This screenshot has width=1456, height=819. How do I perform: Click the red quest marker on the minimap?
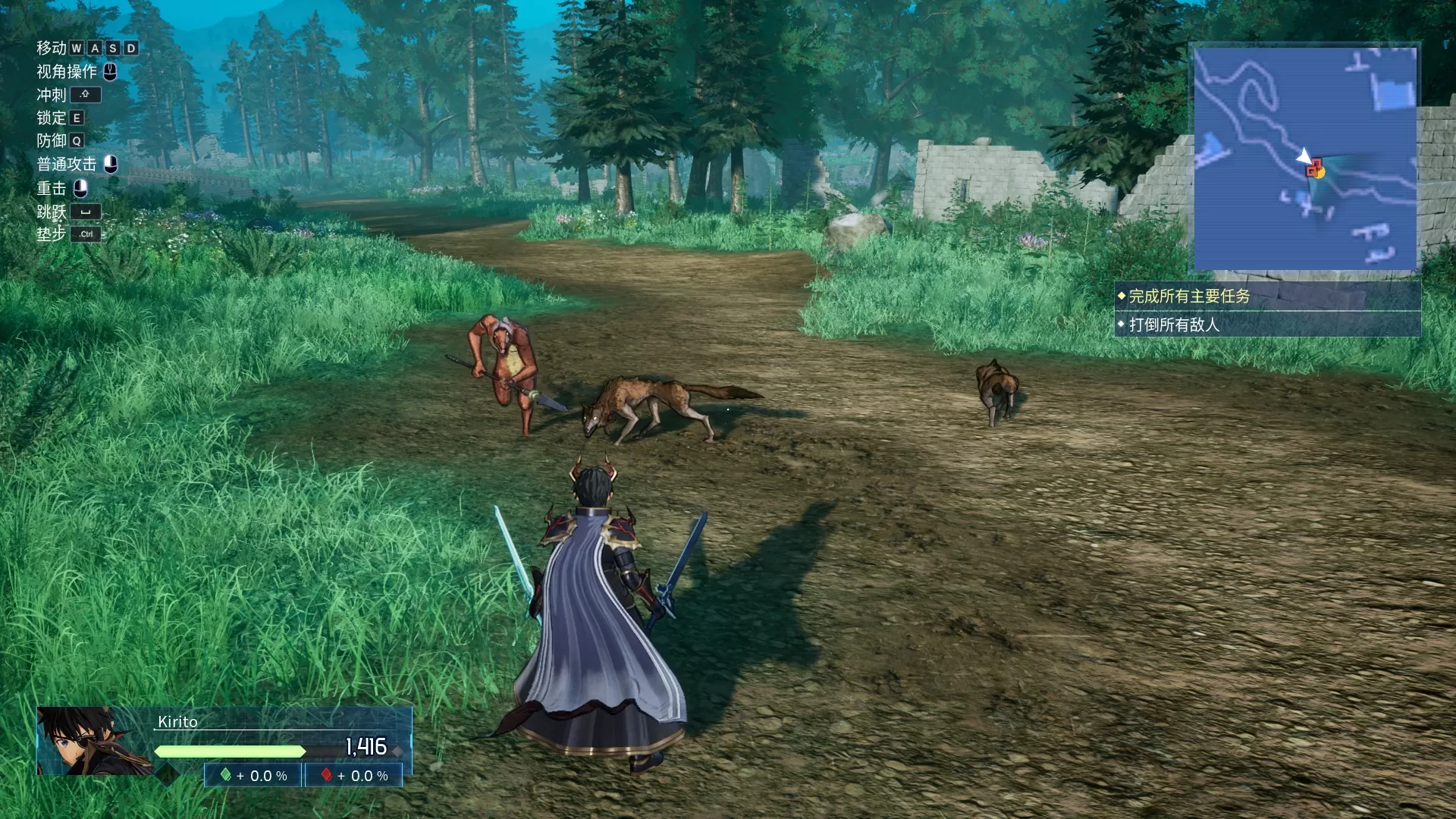[1314, 168]
